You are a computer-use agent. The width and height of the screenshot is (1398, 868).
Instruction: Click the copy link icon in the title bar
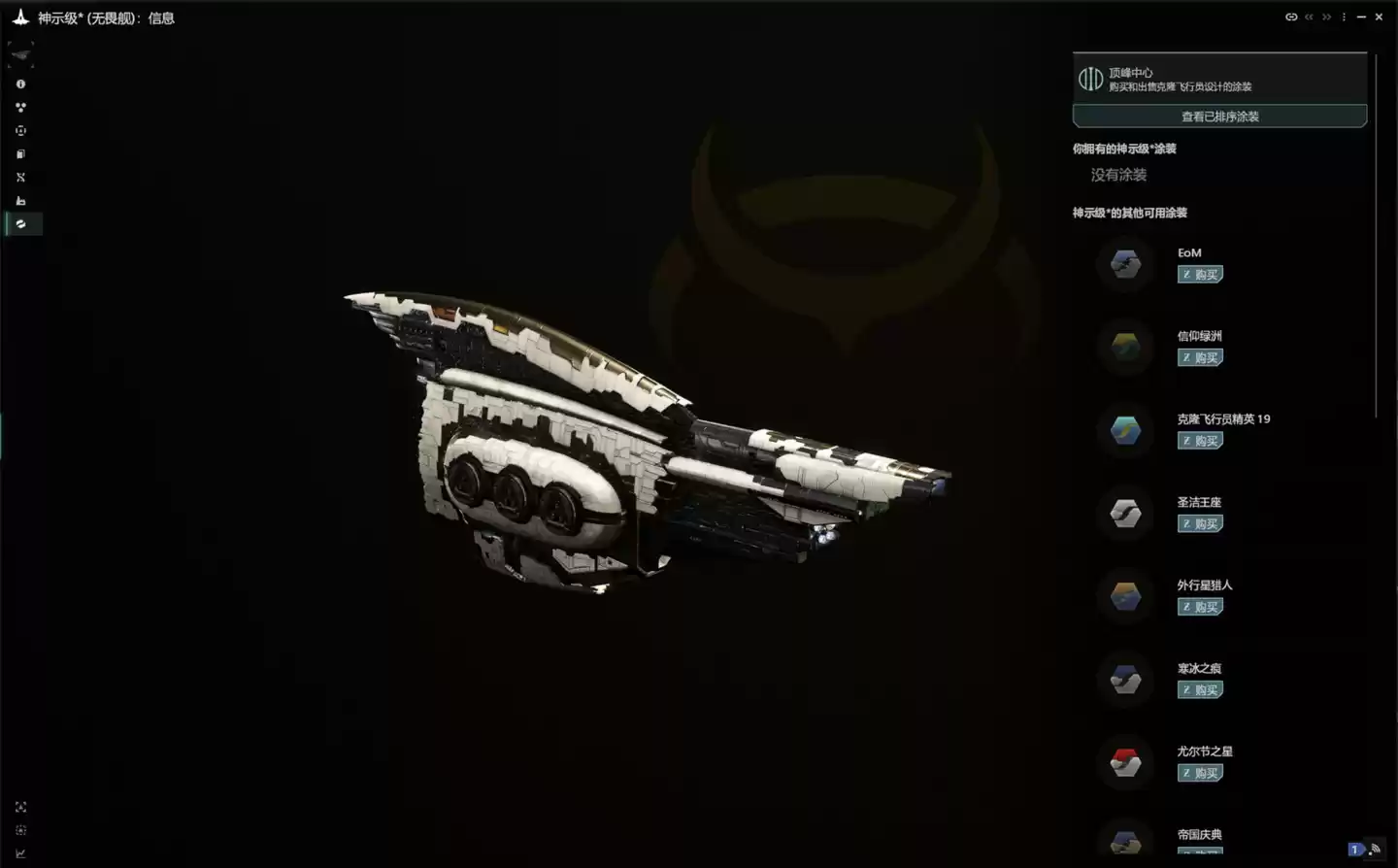(x=1290, y=17)
